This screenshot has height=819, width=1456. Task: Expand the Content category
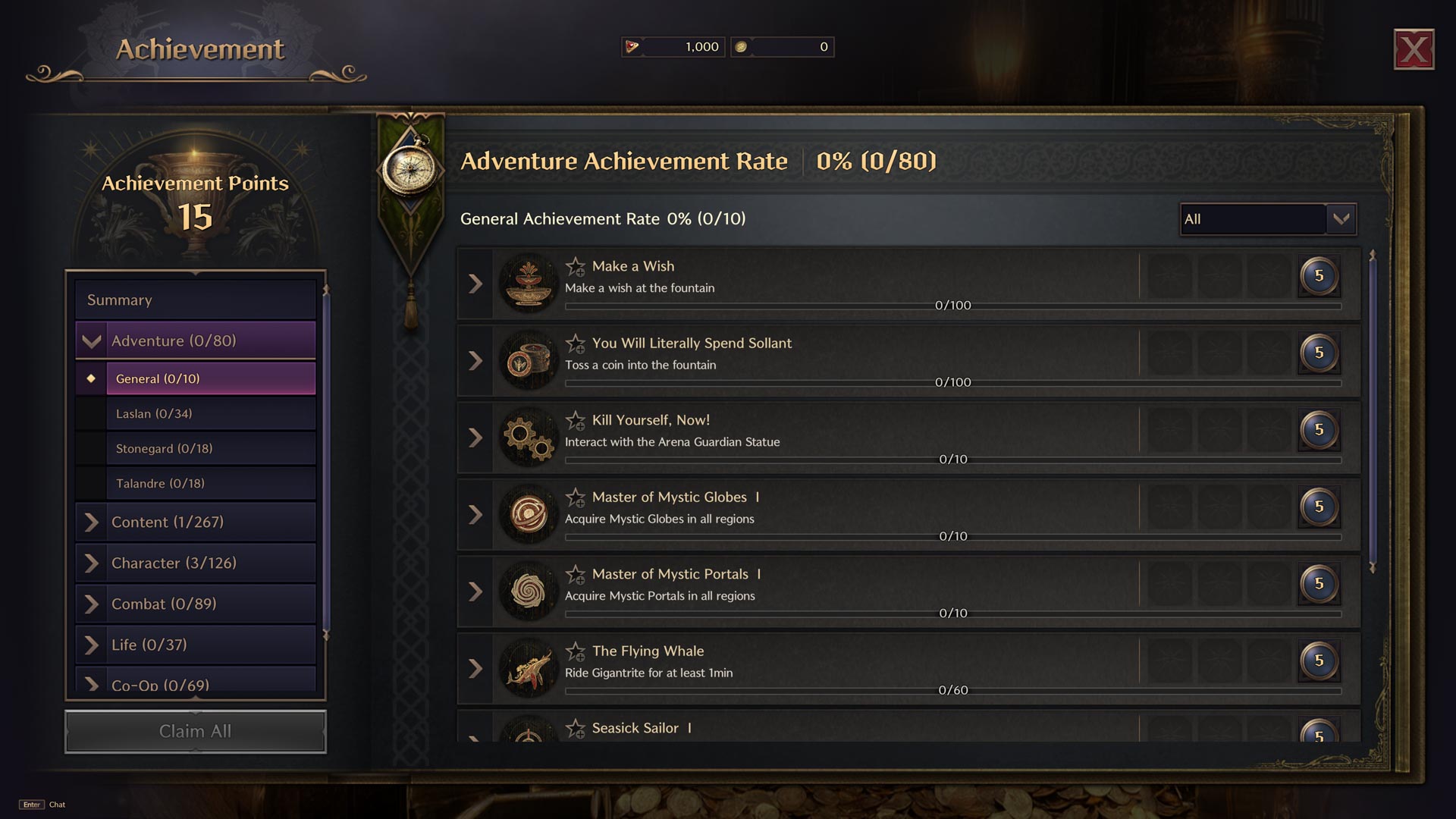coord(92,522)
